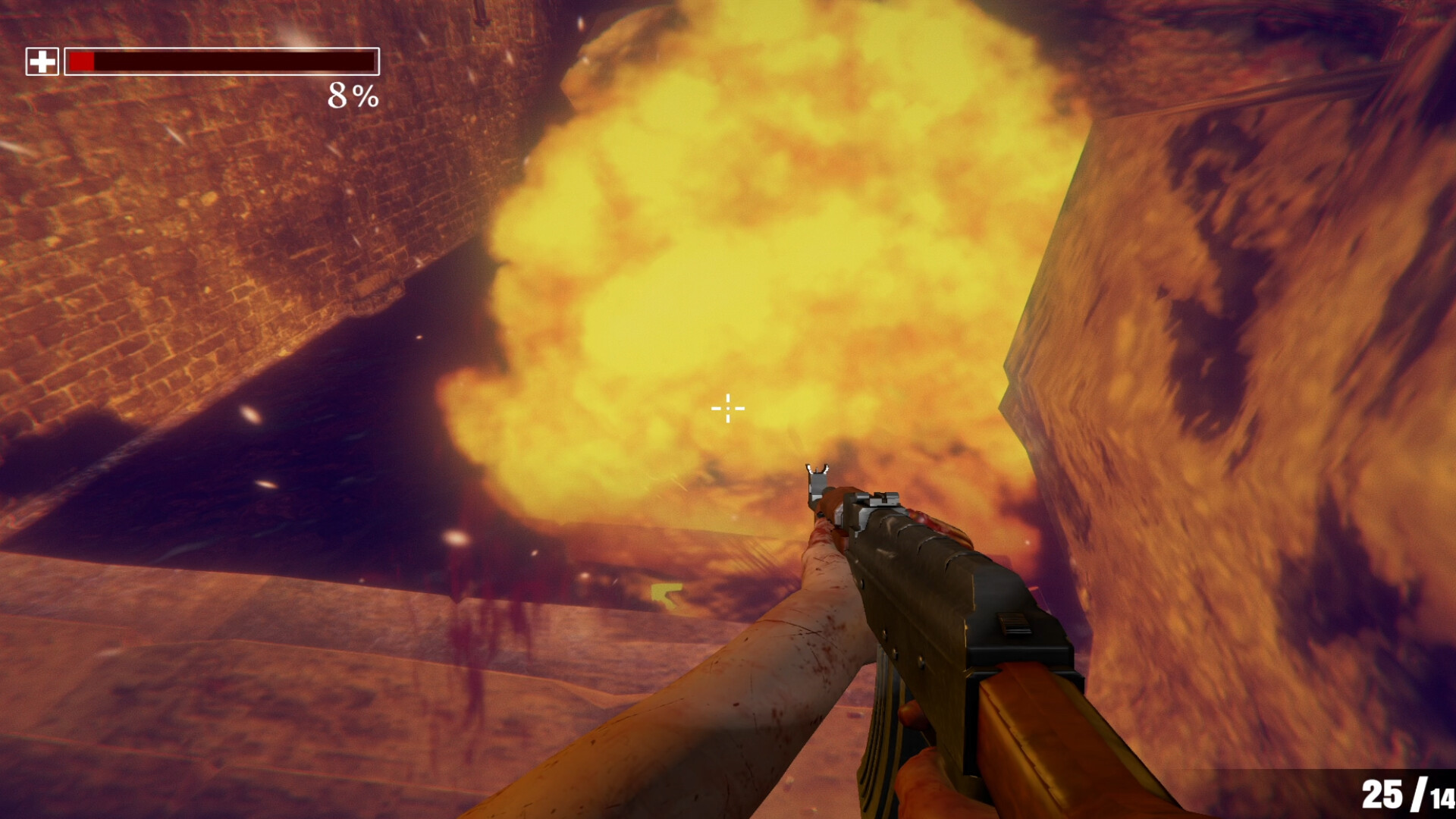Select the crosshair reticle at screen center
Image resolution: width=1456 pixels, height=819 pixels.
[726, 408]
